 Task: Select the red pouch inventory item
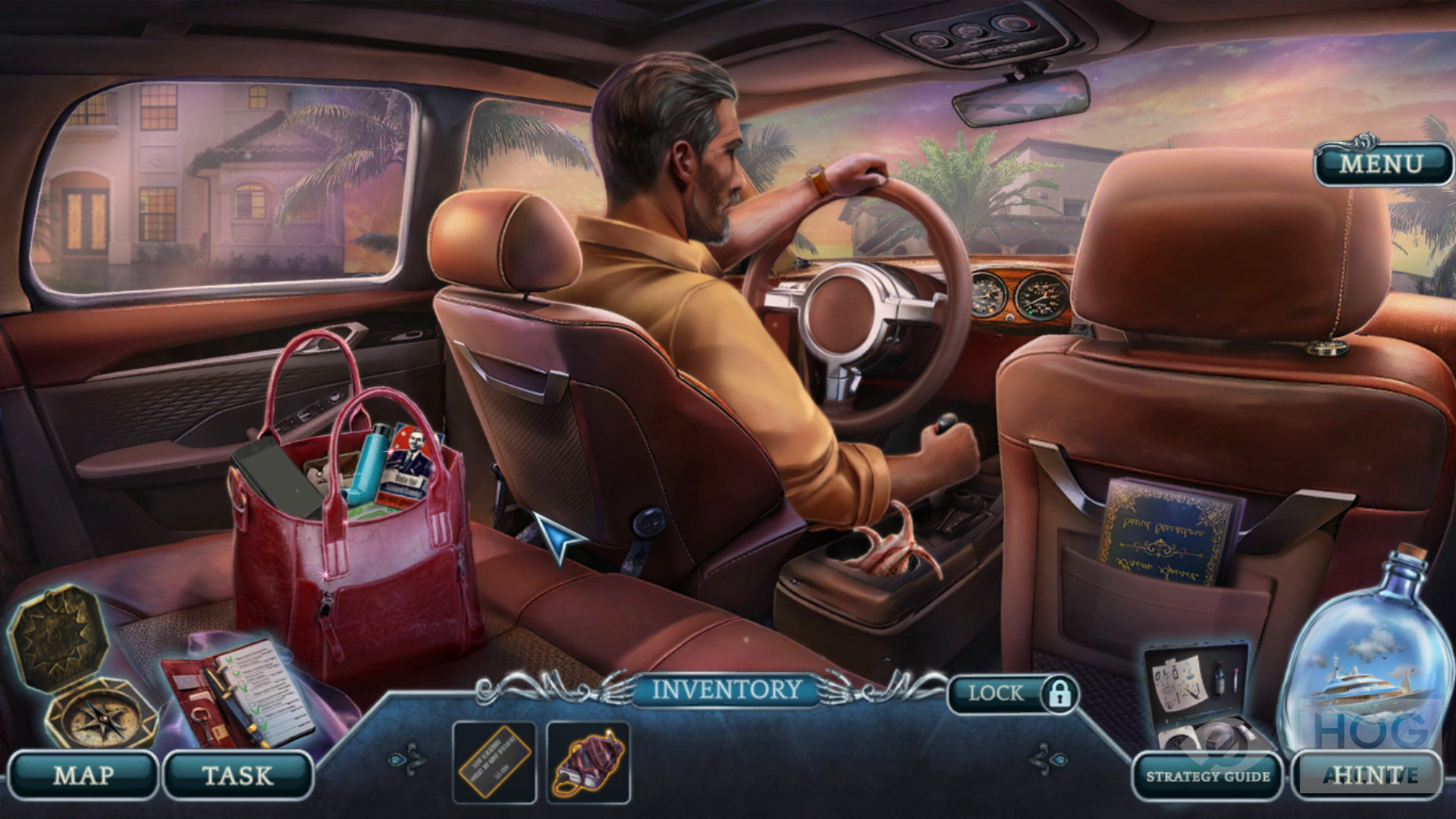coord(588,761)
